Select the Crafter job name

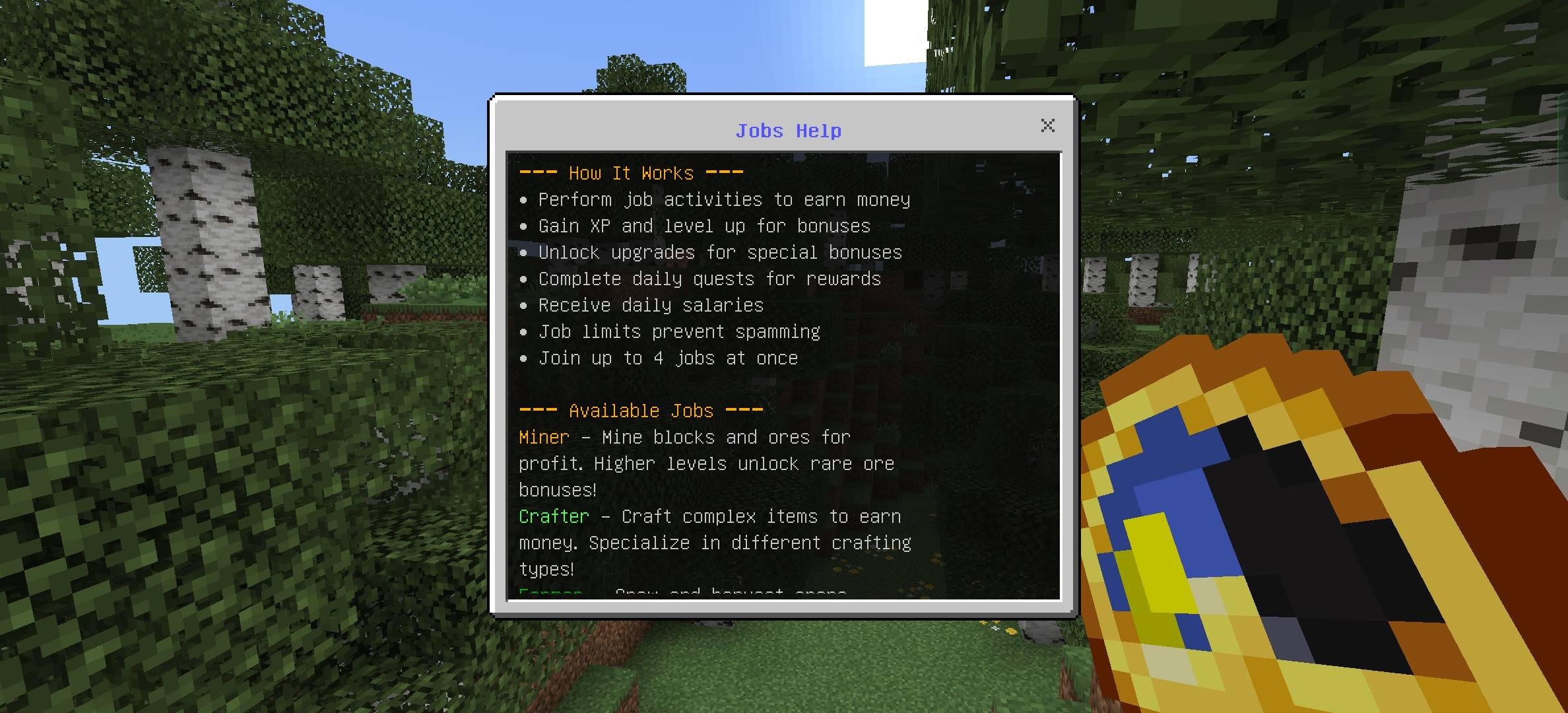pos(554,516)
